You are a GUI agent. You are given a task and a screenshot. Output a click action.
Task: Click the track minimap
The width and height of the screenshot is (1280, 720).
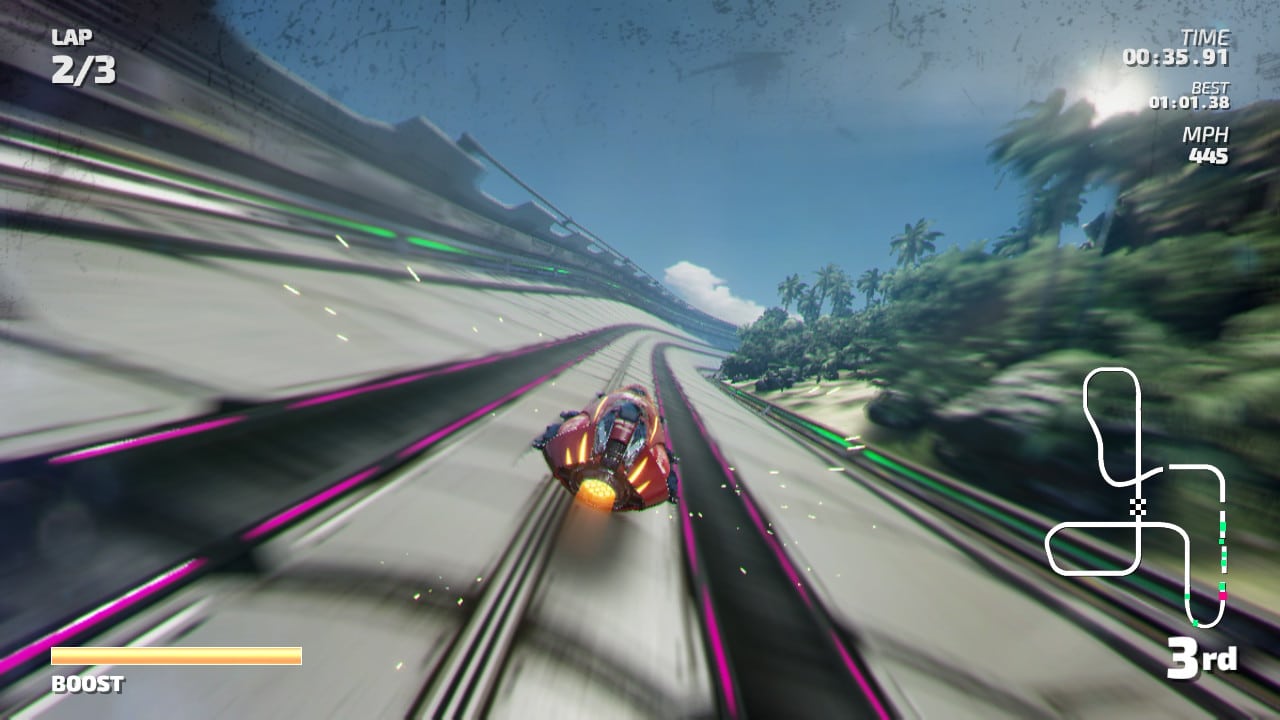click(x=1136, y=497)
